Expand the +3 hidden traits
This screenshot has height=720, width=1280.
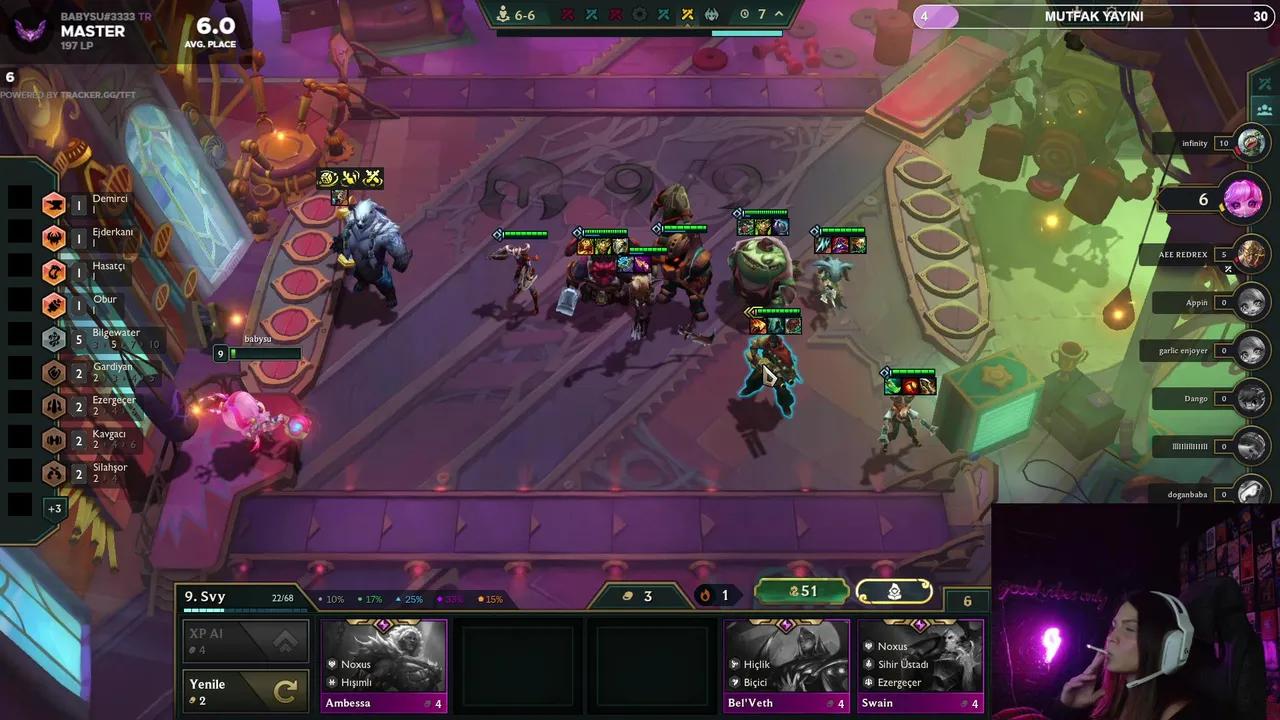coord(54,508)
